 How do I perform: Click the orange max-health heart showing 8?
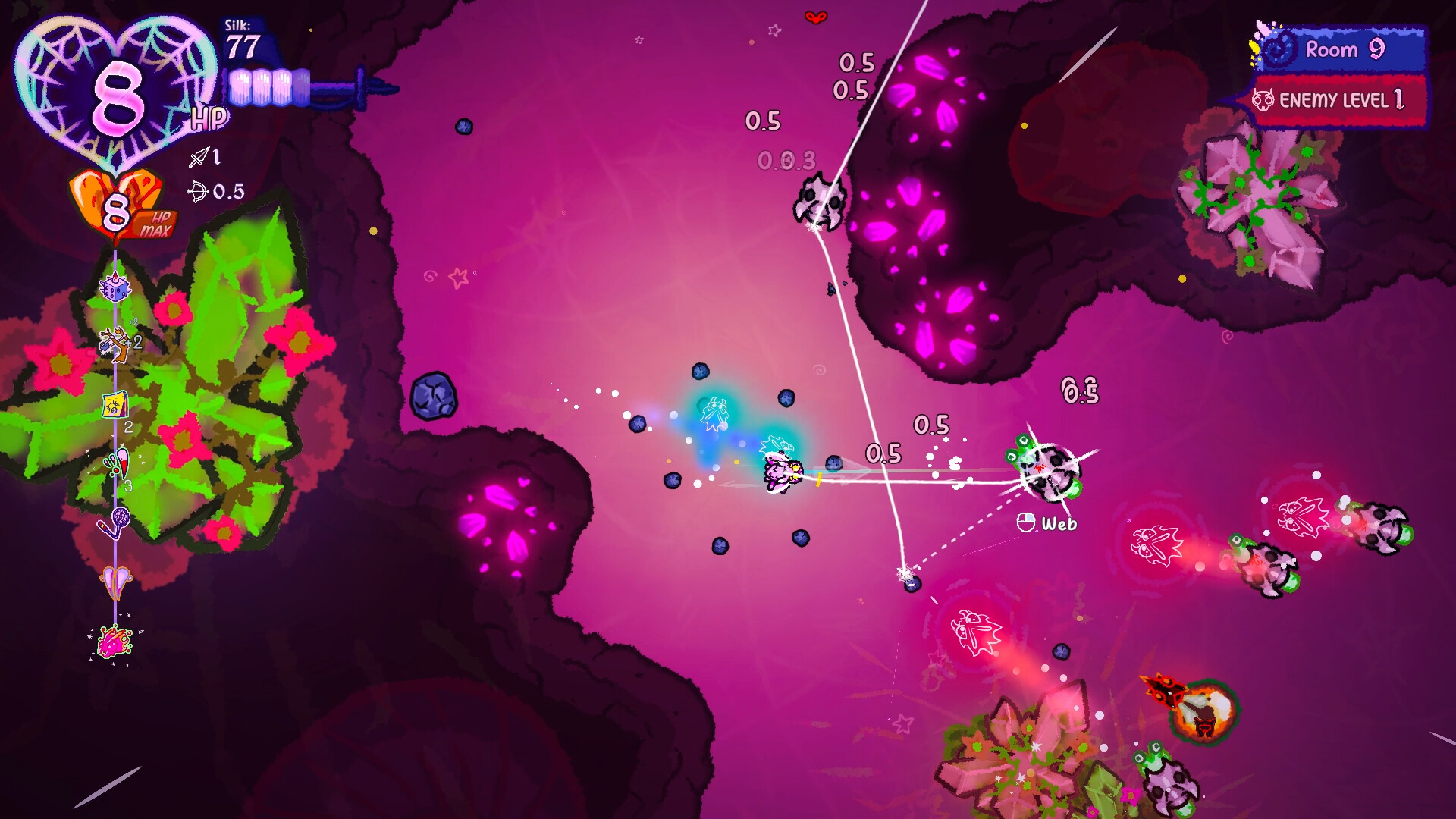(x=114, y=206)
